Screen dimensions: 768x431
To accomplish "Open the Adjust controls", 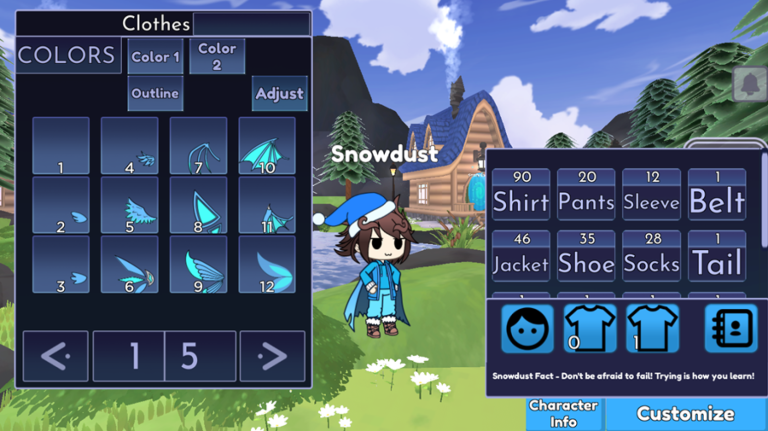I will (279, 93).
